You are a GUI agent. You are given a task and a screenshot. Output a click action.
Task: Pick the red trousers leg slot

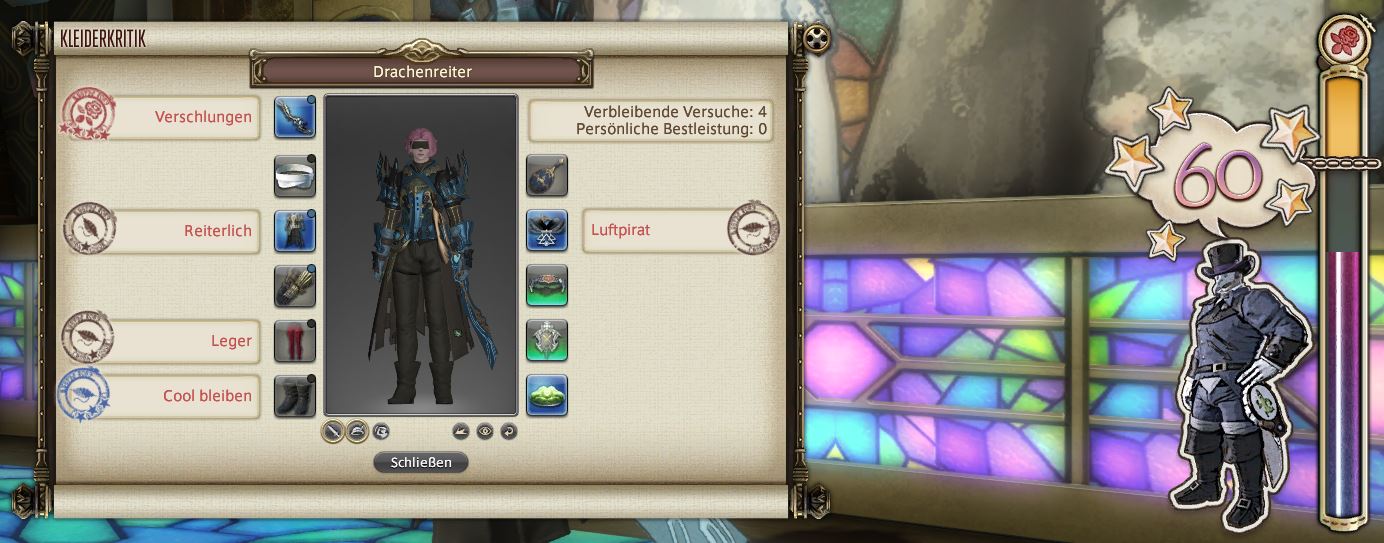point(295,341)
